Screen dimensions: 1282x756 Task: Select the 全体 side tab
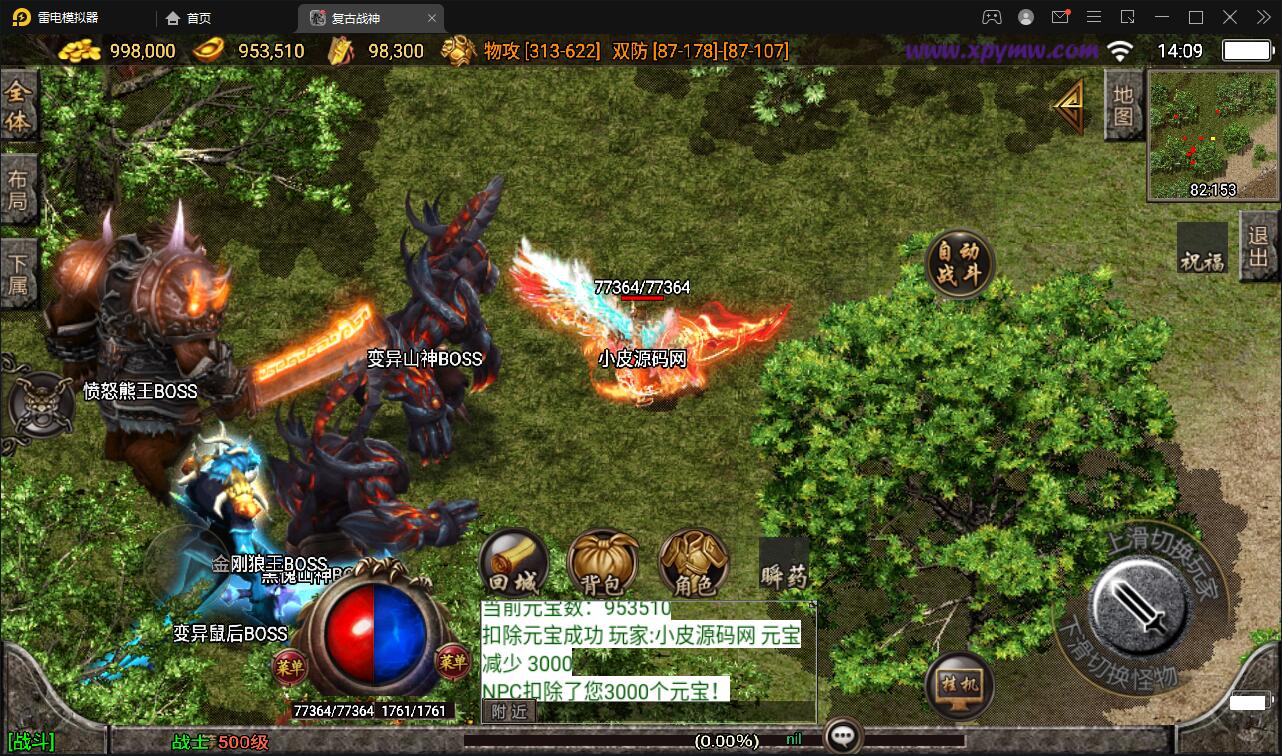tap(19, 106)
